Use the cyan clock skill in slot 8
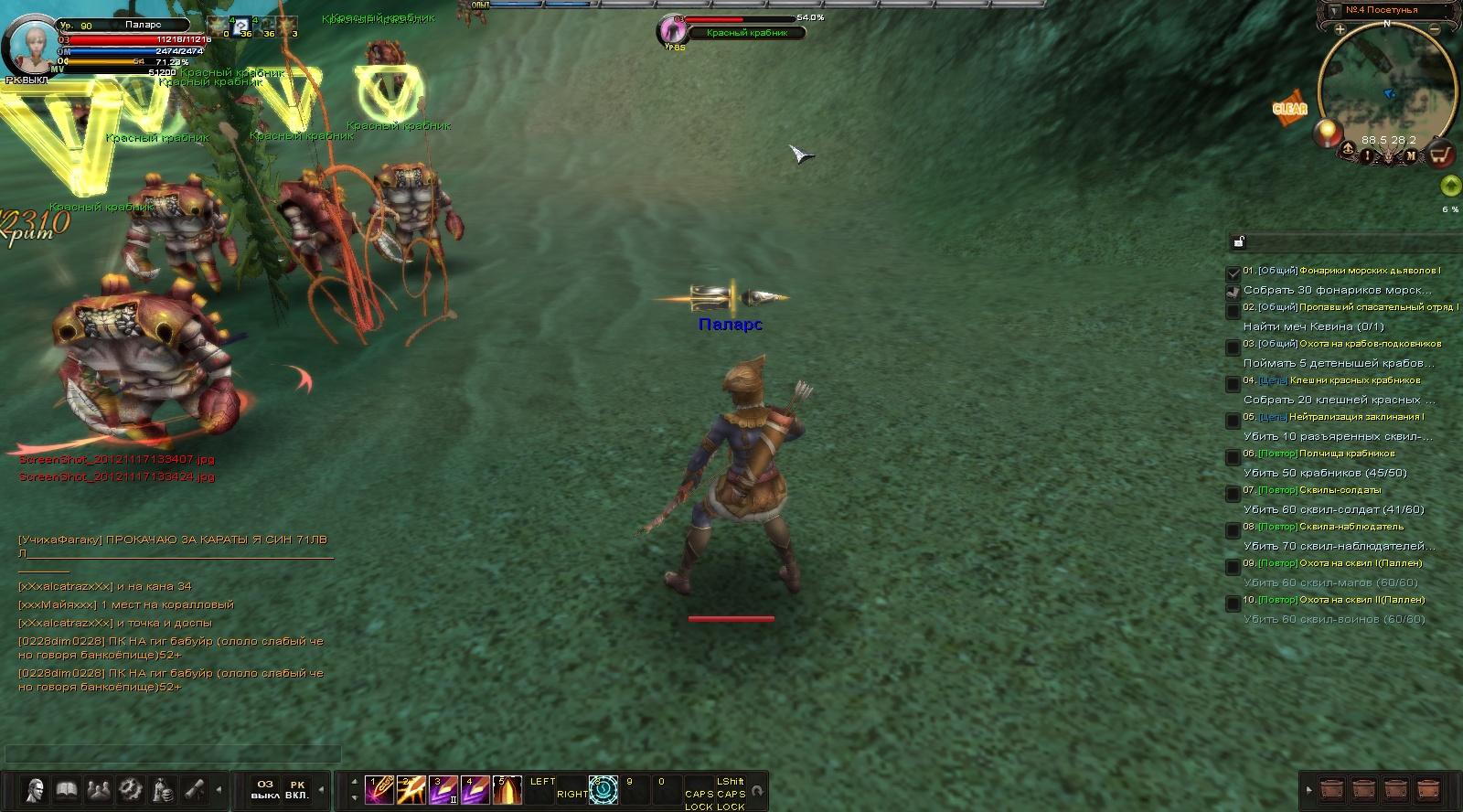Image resolution: width=1463 pixels, height=812 pixels. 603,789
